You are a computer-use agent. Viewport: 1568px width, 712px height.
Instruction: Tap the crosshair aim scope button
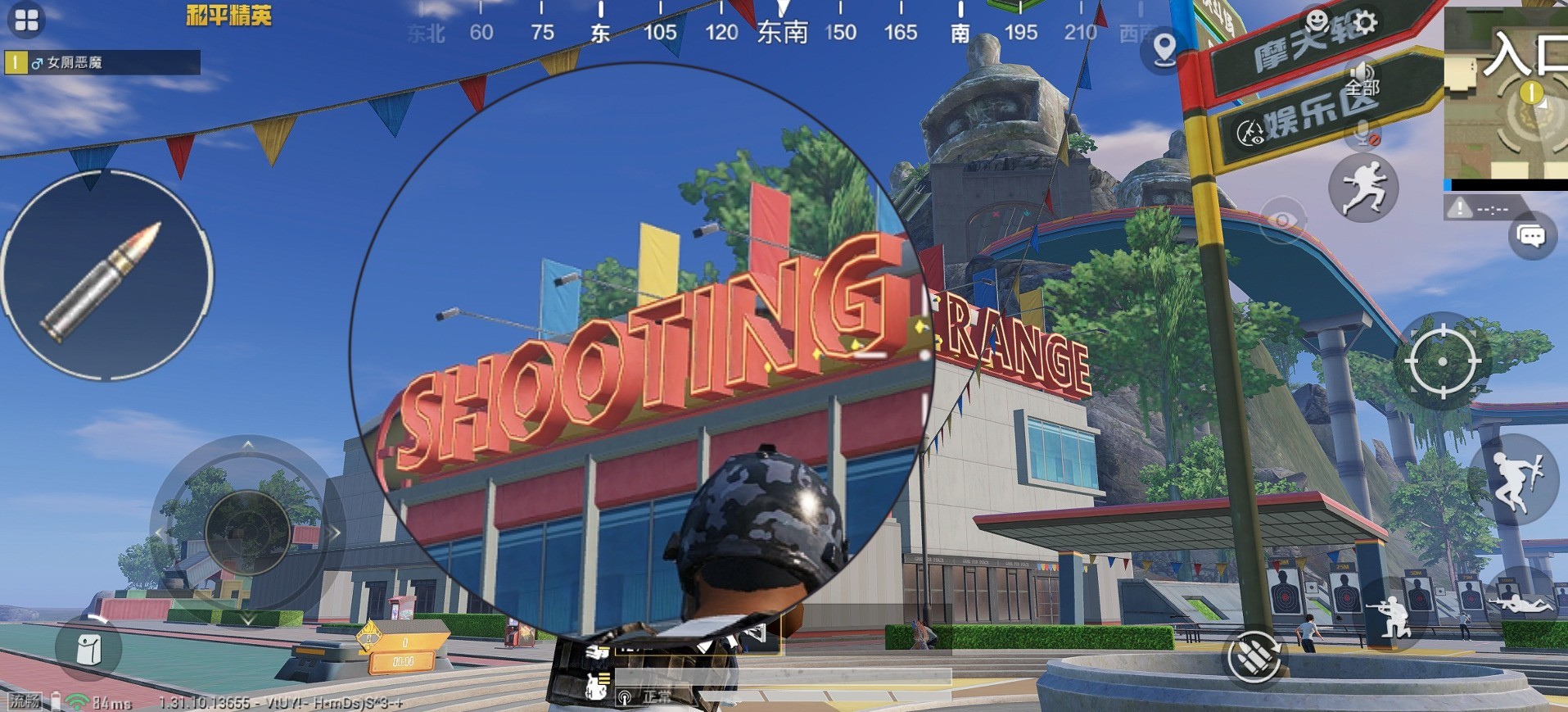pyautogui.click(x=1443, y=361)
